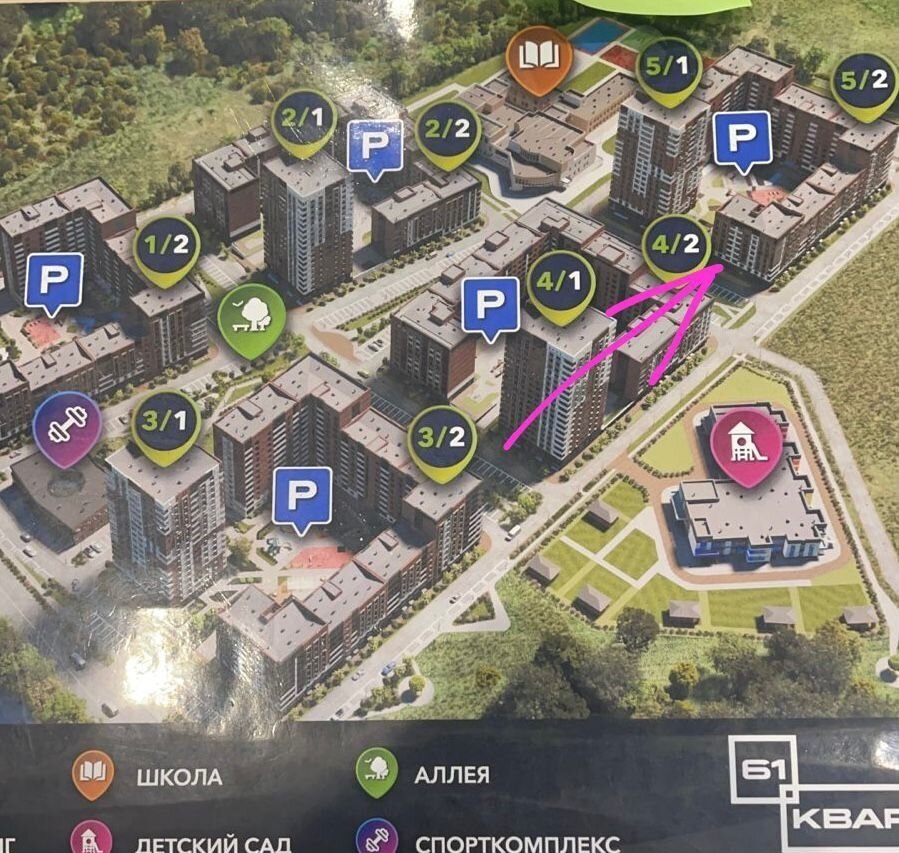Click the 1/2 building marker
899x853 pixels.
(x=166, y=248)
